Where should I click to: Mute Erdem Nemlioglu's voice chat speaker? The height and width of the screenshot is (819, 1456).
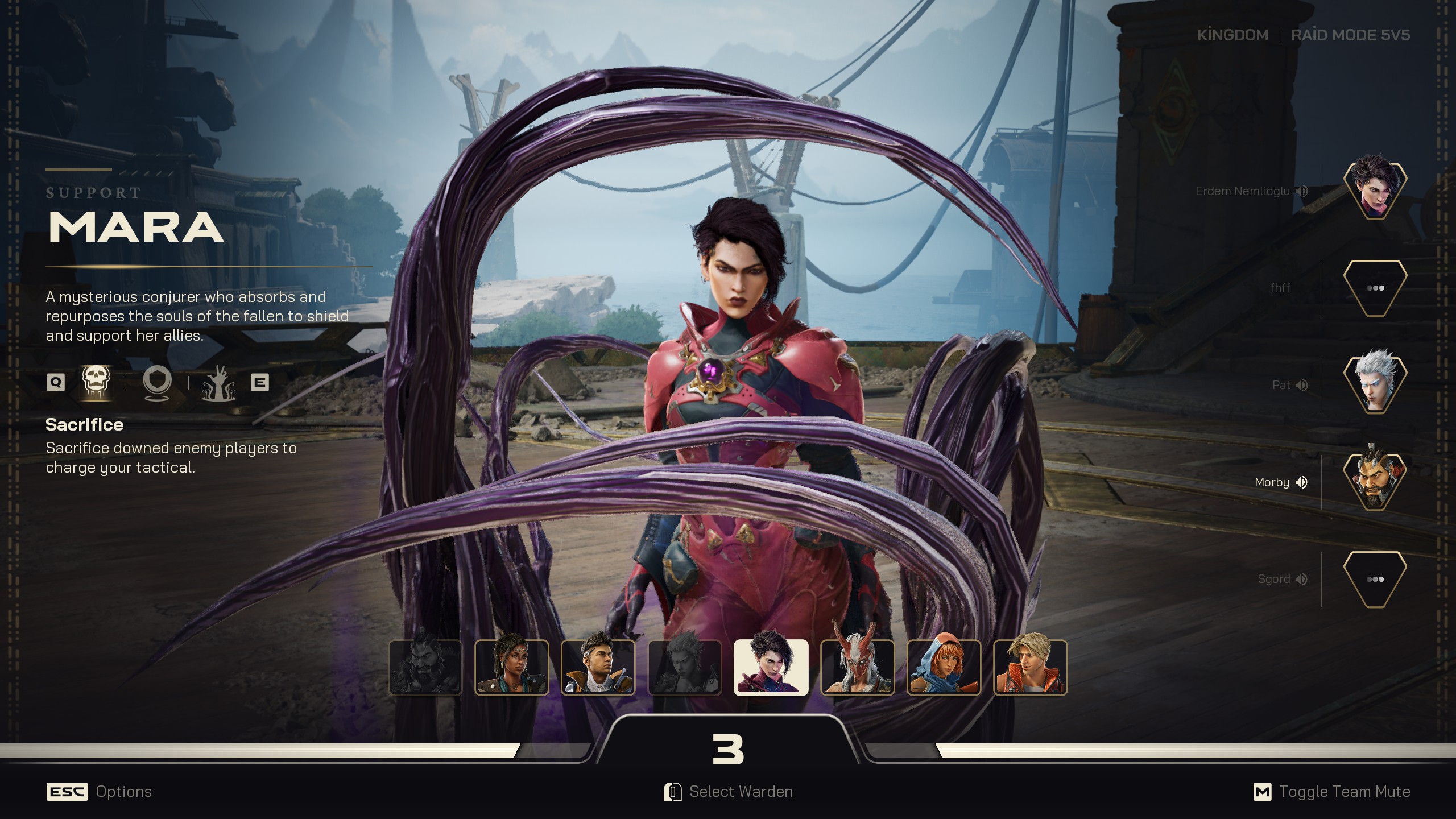pos(1302,191)
